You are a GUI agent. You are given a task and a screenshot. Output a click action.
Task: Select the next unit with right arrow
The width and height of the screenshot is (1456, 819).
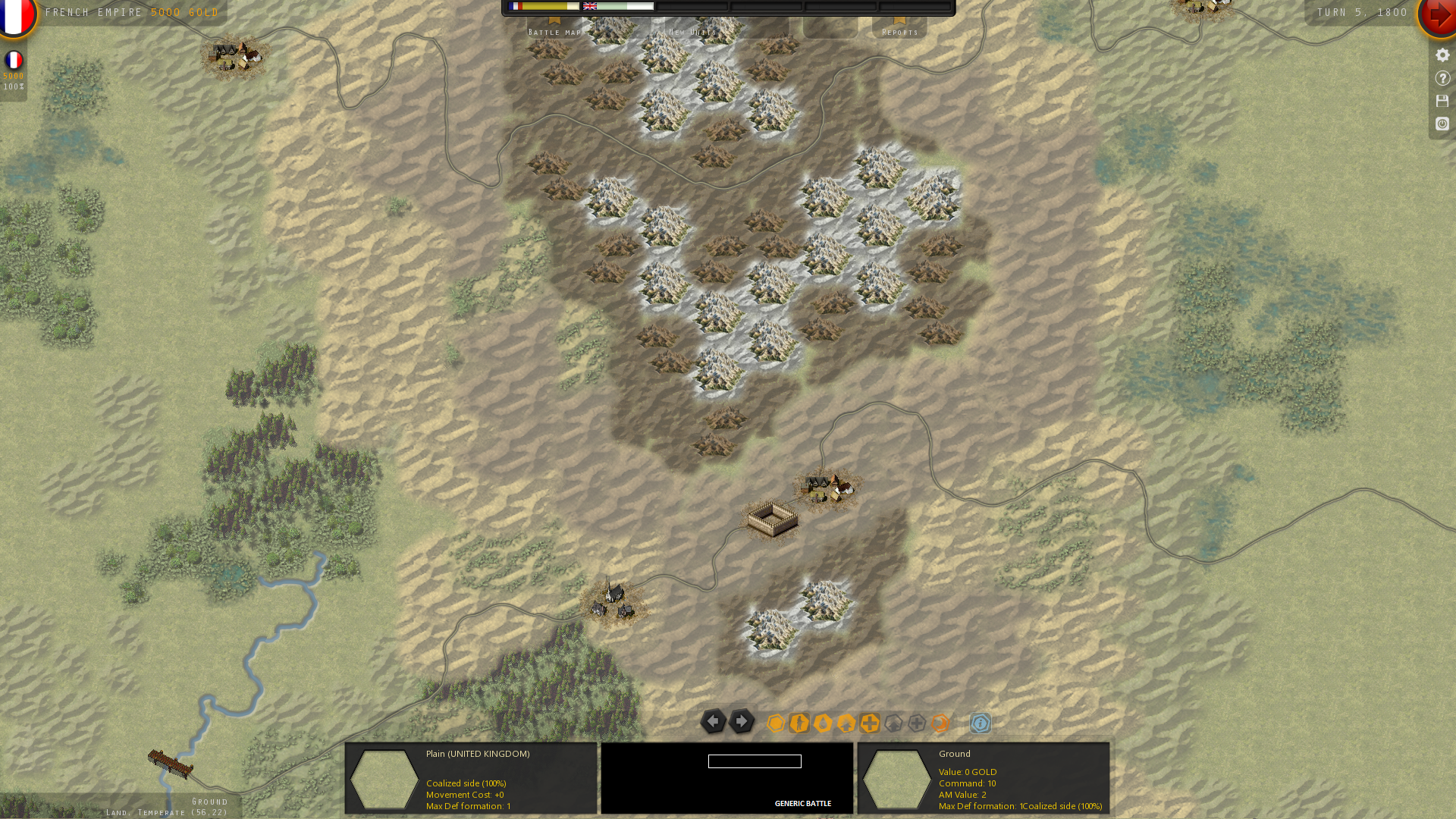[742, 721]
